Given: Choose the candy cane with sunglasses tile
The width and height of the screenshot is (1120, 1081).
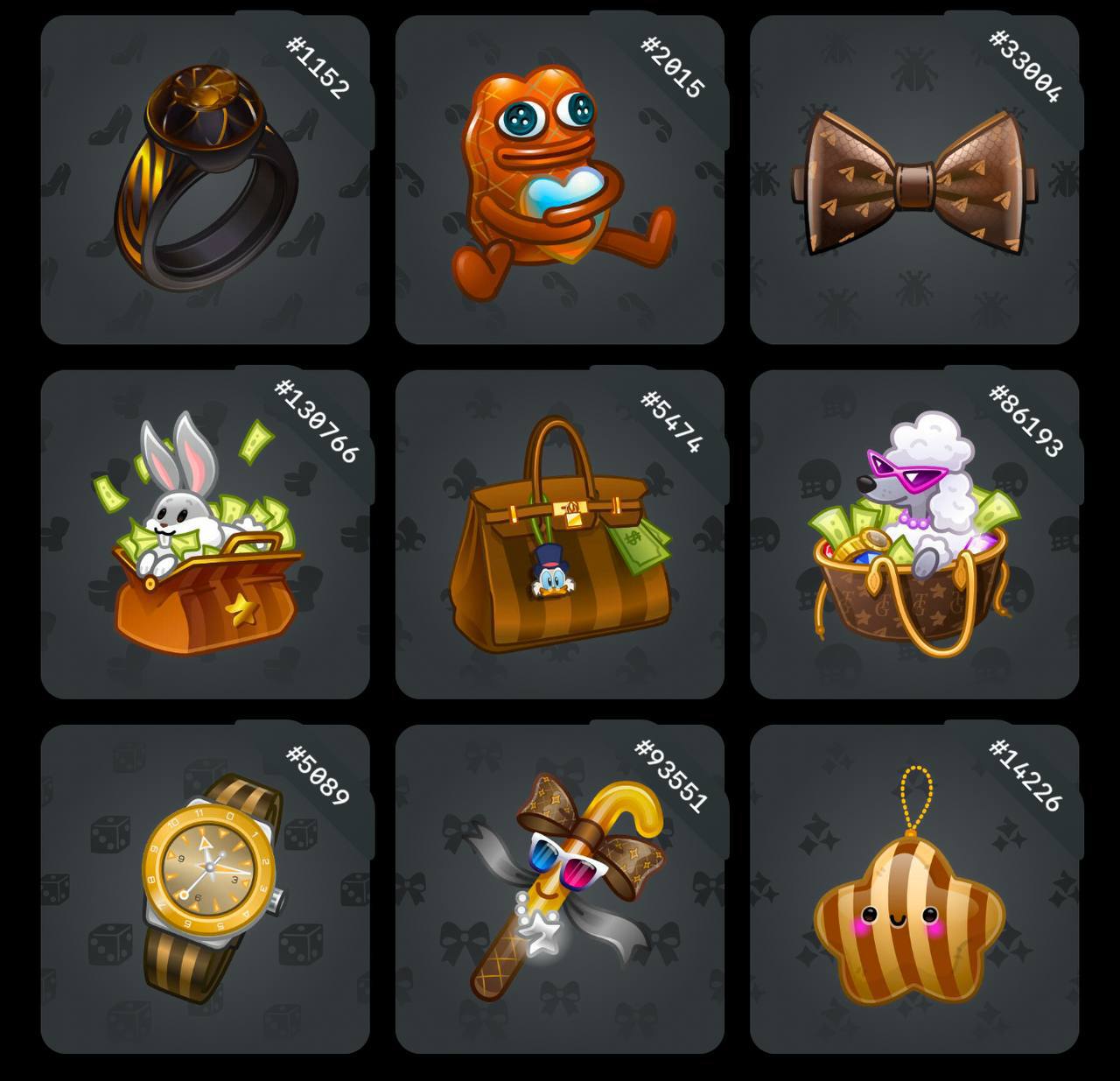Looking at the screenshot, I should pos(559,888).
